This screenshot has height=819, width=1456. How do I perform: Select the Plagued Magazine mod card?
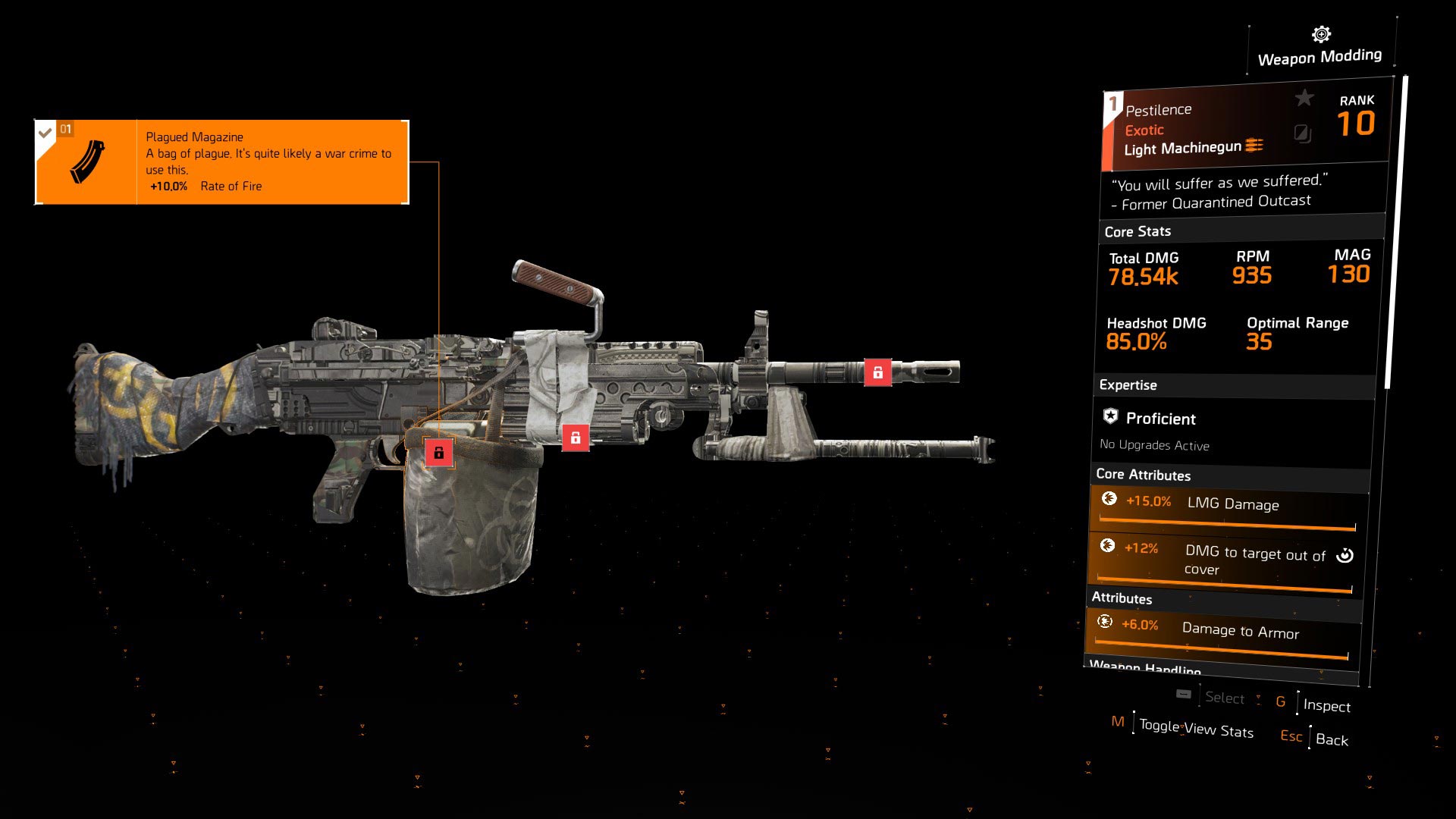pos(221,162)
